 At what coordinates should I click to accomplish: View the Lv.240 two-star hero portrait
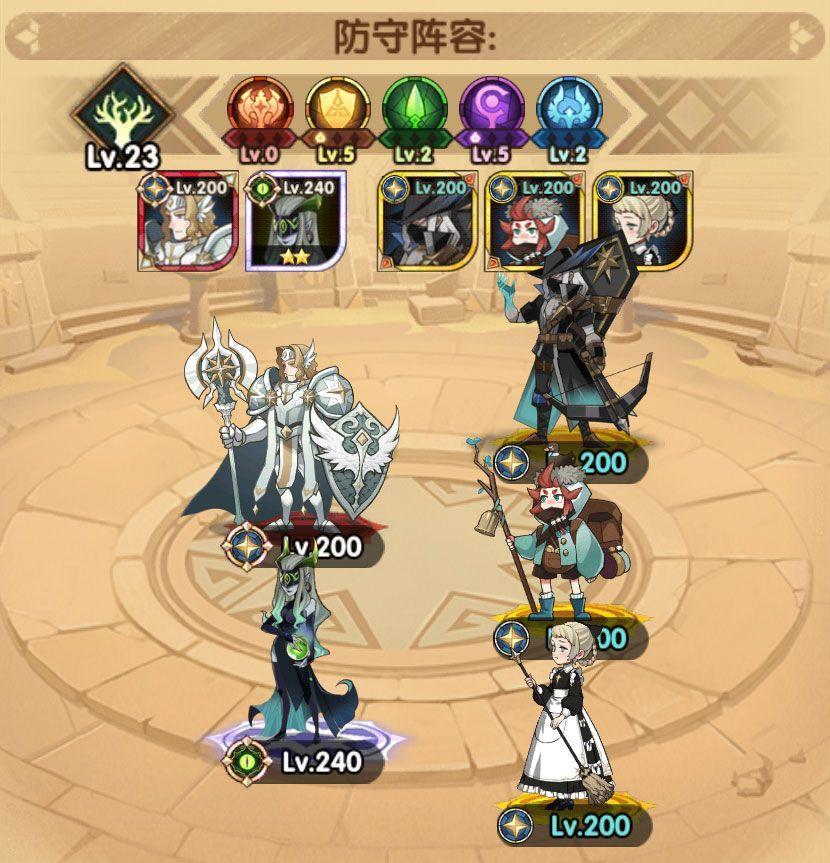point(296,222)
